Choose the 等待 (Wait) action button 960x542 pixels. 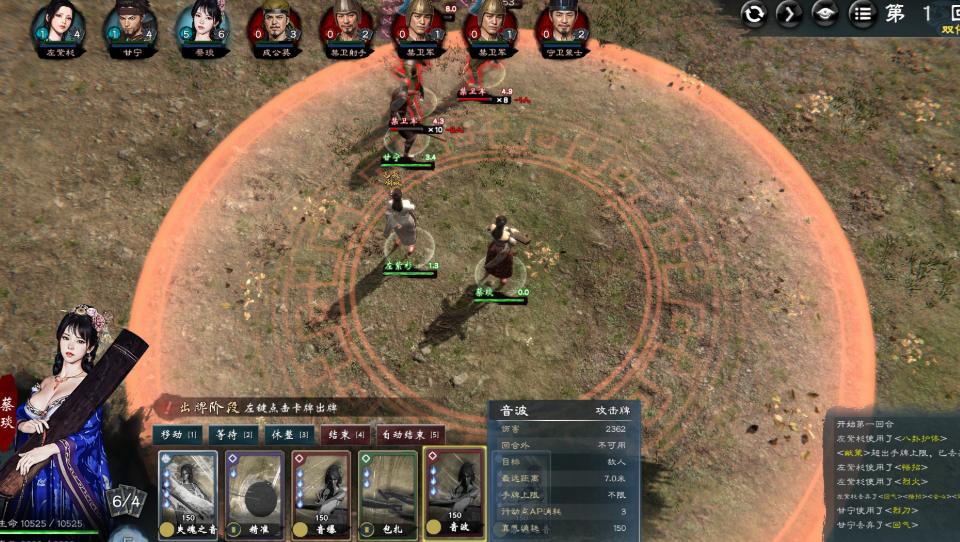233,435
